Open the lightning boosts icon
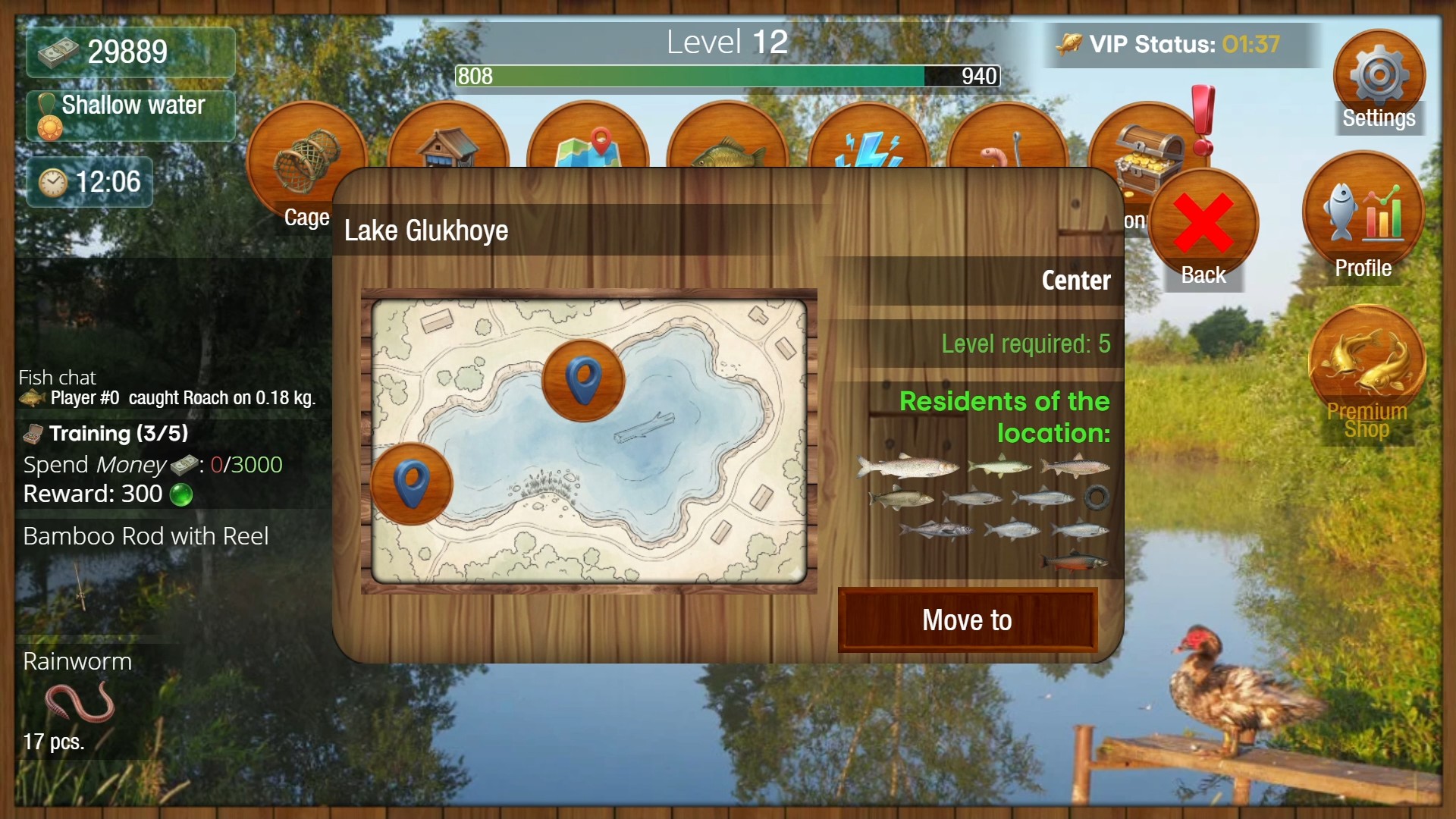 tap(868, 148)
